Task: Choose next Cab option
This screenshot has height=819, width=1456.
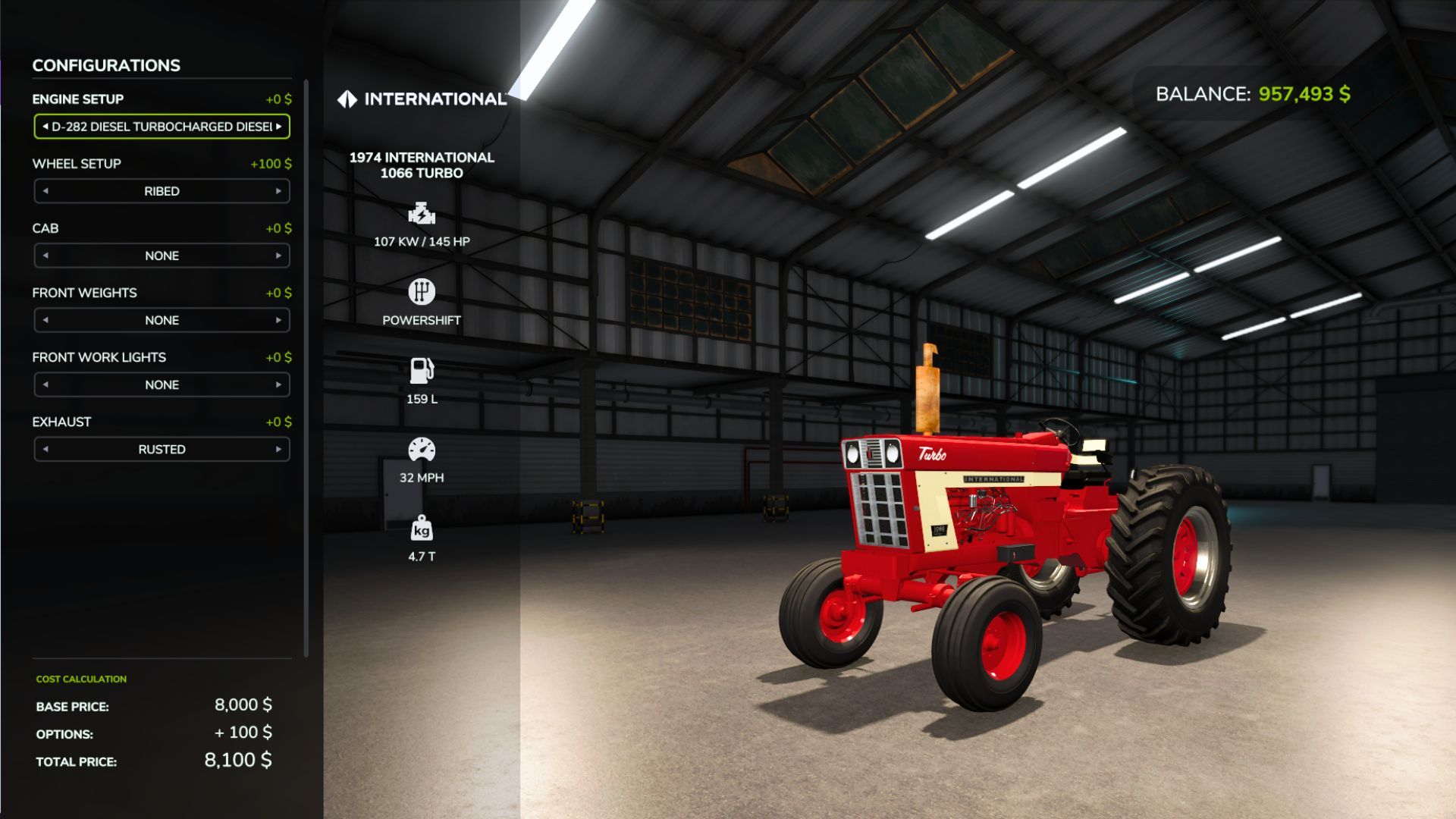Action: (x=278, y=256)
